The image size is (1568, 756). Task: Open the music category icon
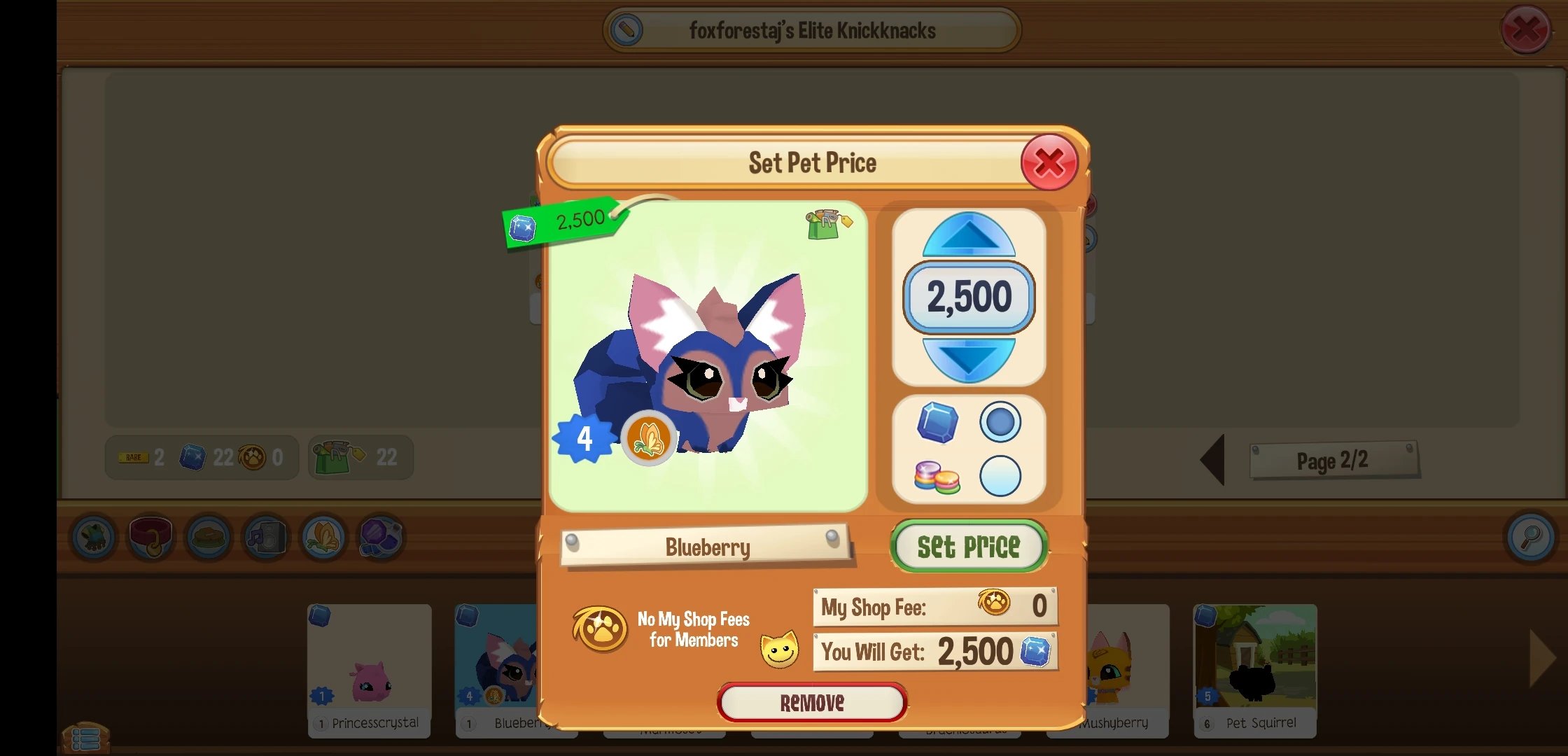(x=265, y=538)
